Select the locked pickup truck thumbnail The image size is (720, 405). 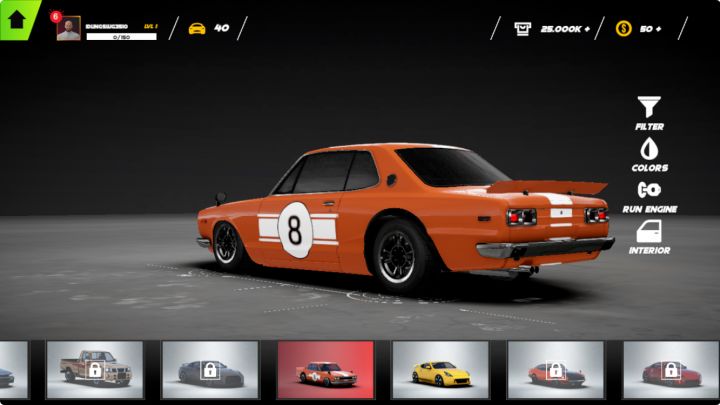point(95,370)
